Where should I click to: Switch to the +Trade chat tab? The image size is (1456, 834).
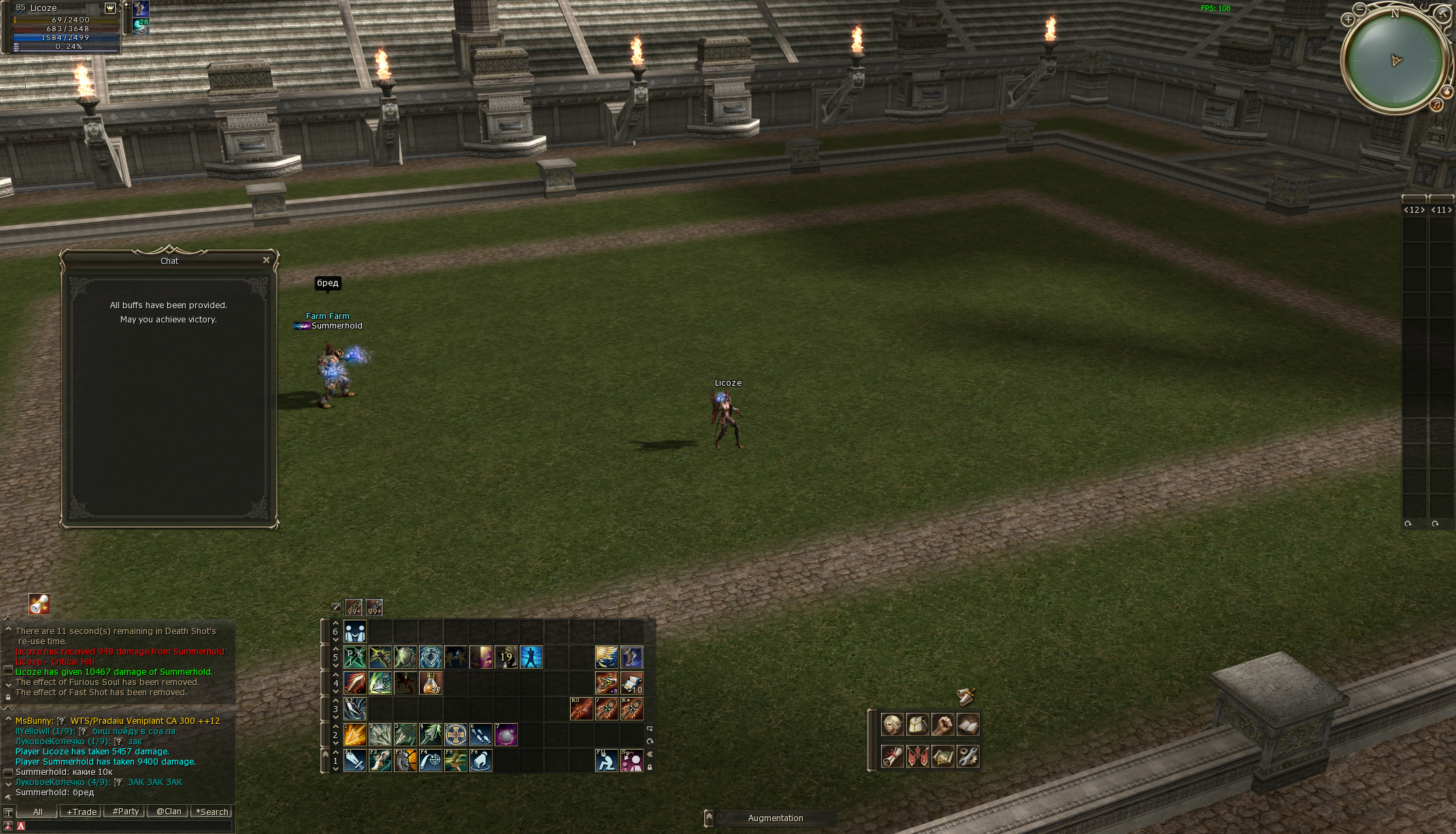[x=81, y=812]
